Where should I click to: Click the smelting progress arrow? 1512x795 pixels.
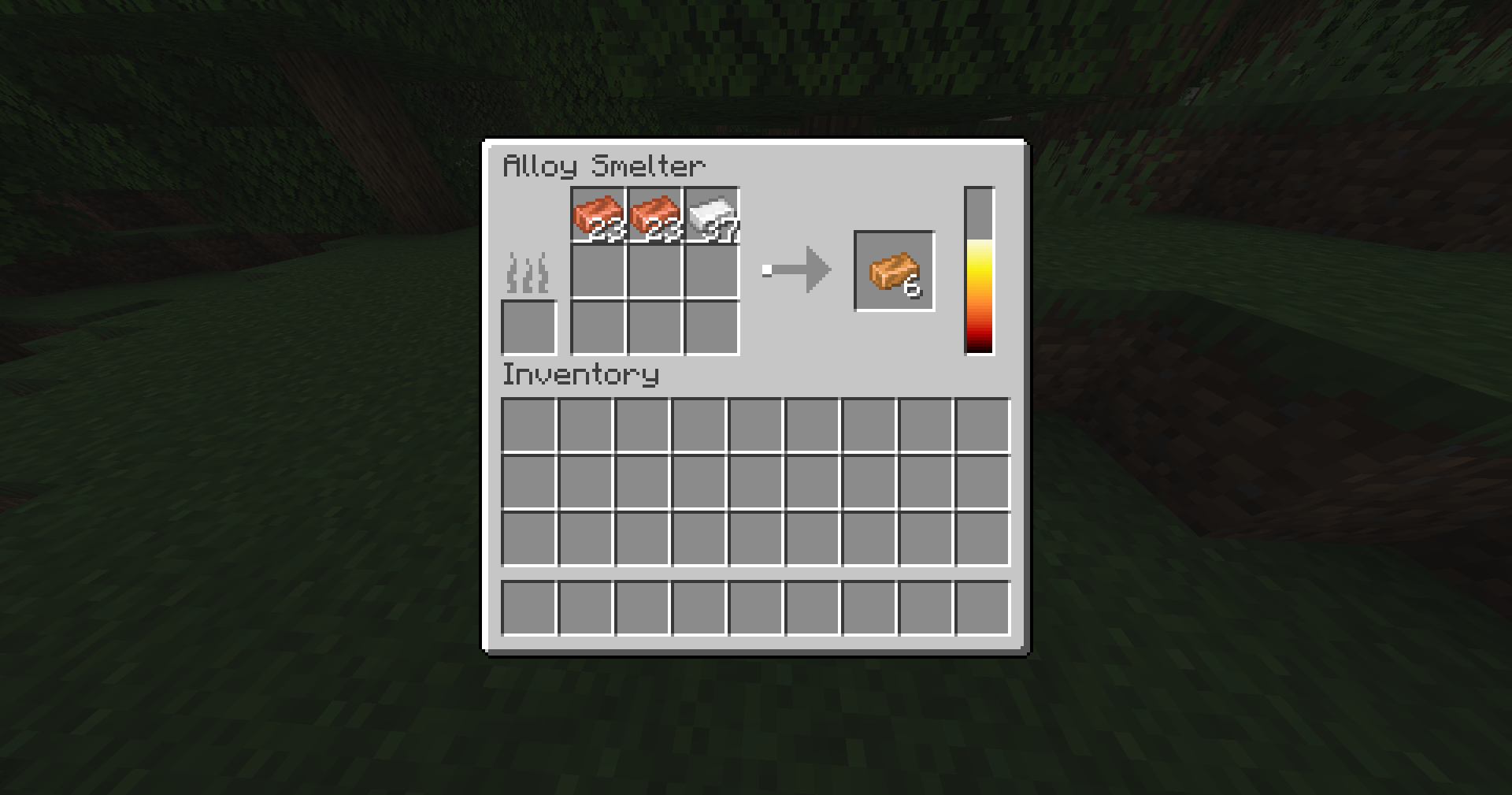coord(795,269)
